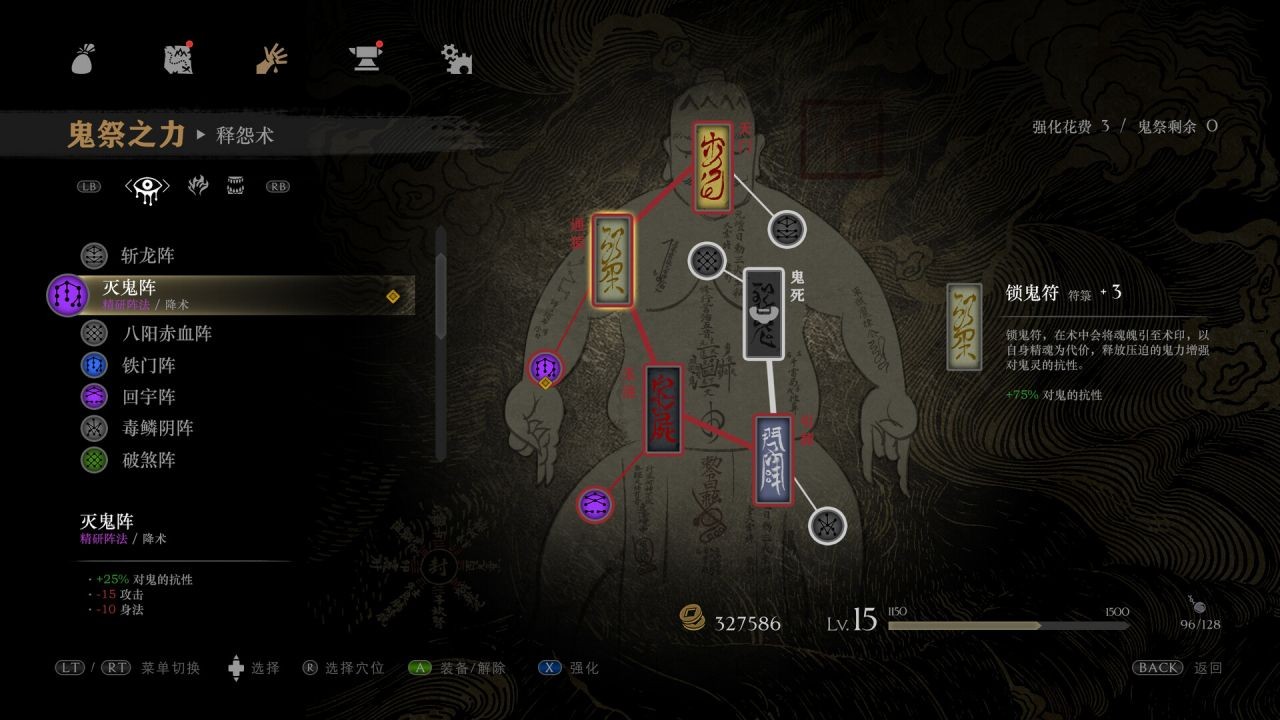Image resolution: width=1280 pixels, height=720 pixels.
Task: Select 斩龙阵 in the formation list
Action: [147, 256]
